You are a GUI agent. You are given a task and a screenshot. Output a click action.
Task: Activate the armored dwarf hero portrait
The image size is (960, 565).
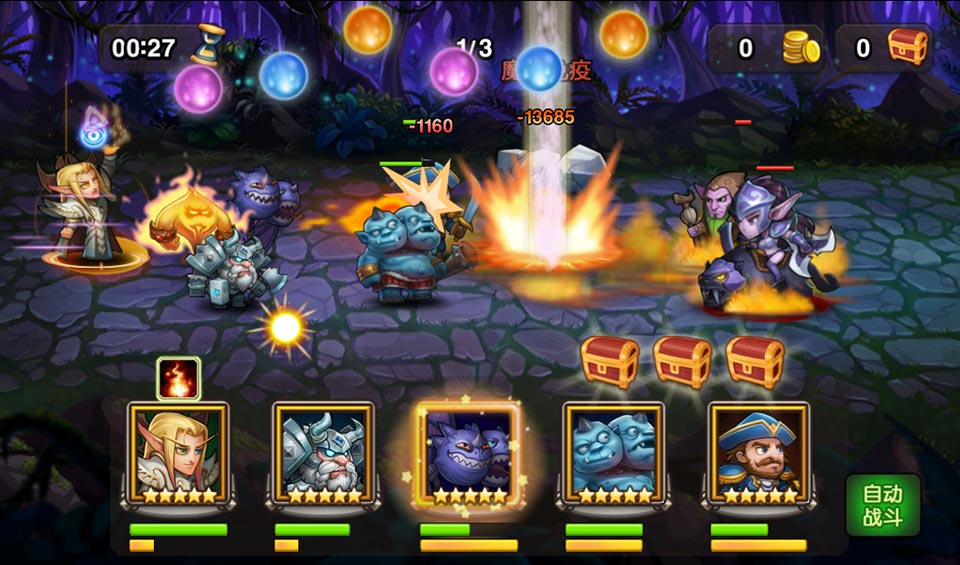click(x=323, y=453)
